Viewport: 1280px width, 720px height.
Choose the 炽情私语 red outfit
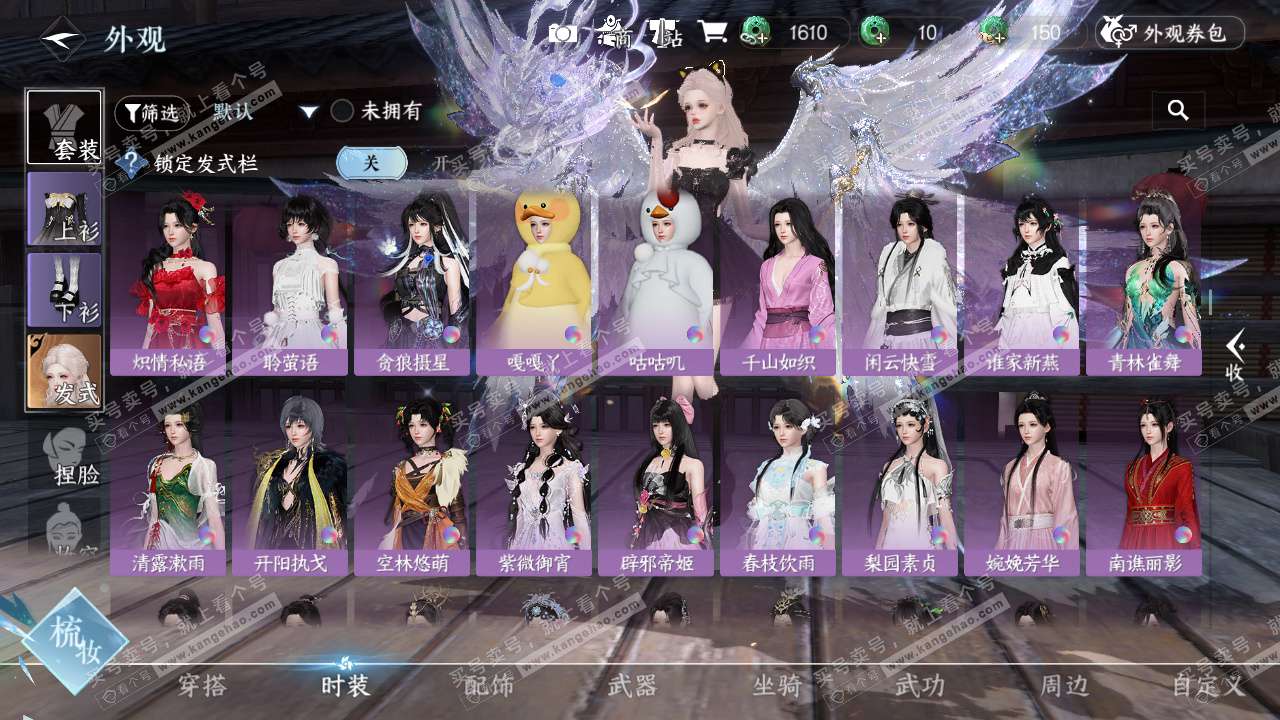[x=168, y=283]
